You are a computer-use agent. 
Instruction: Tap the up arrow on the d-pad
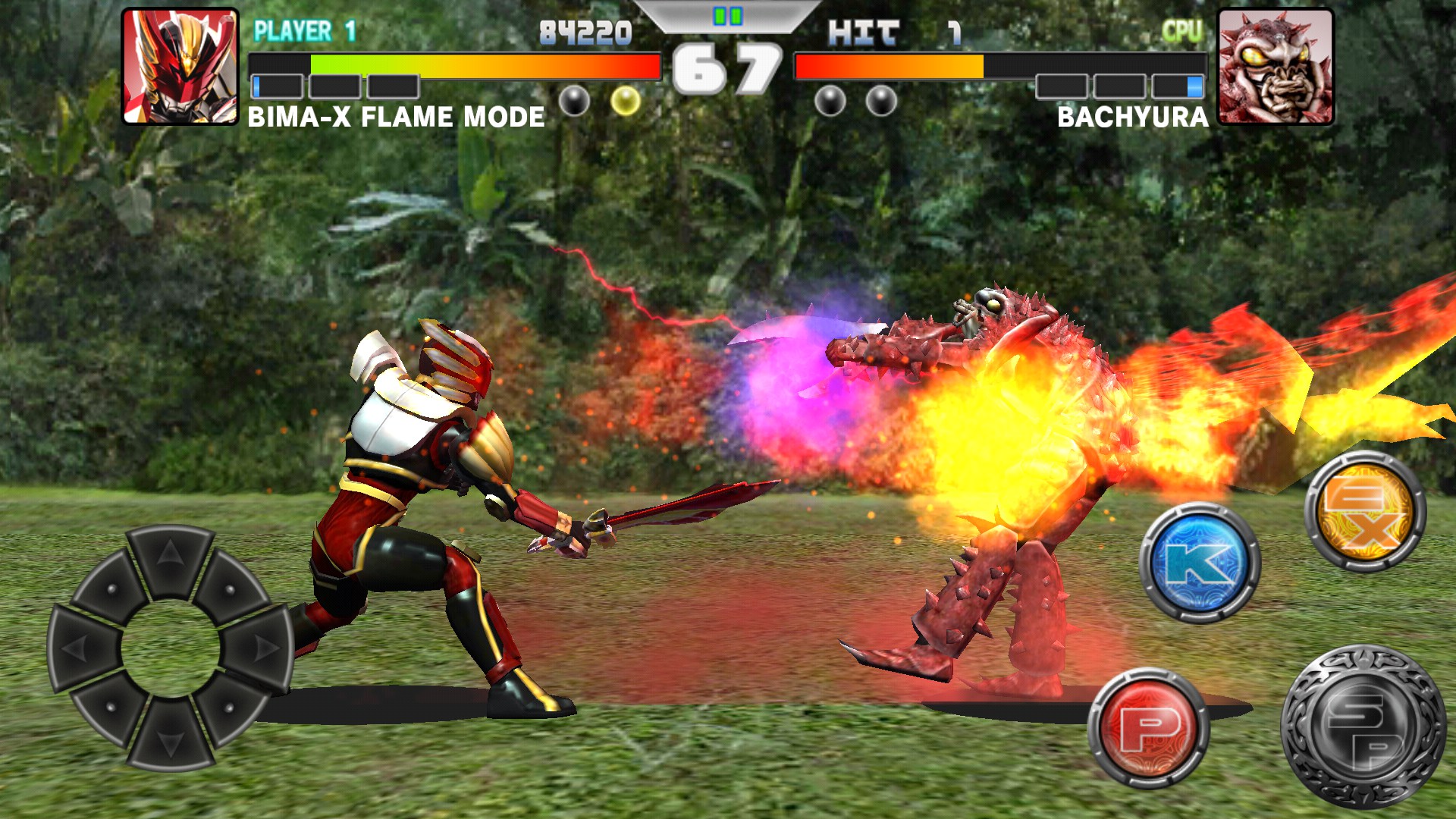(x=170, y=557)
